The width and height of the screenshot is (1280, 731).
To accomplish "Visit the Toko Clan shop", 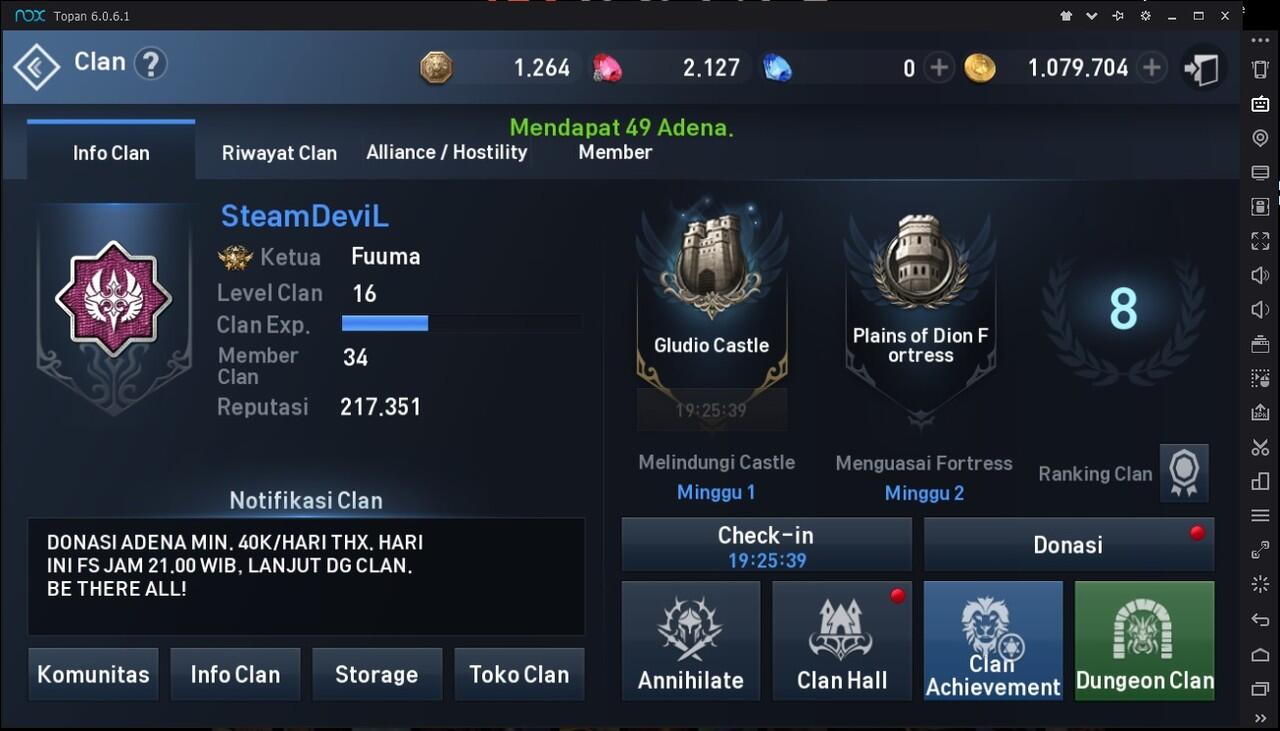I will (519, 674).
